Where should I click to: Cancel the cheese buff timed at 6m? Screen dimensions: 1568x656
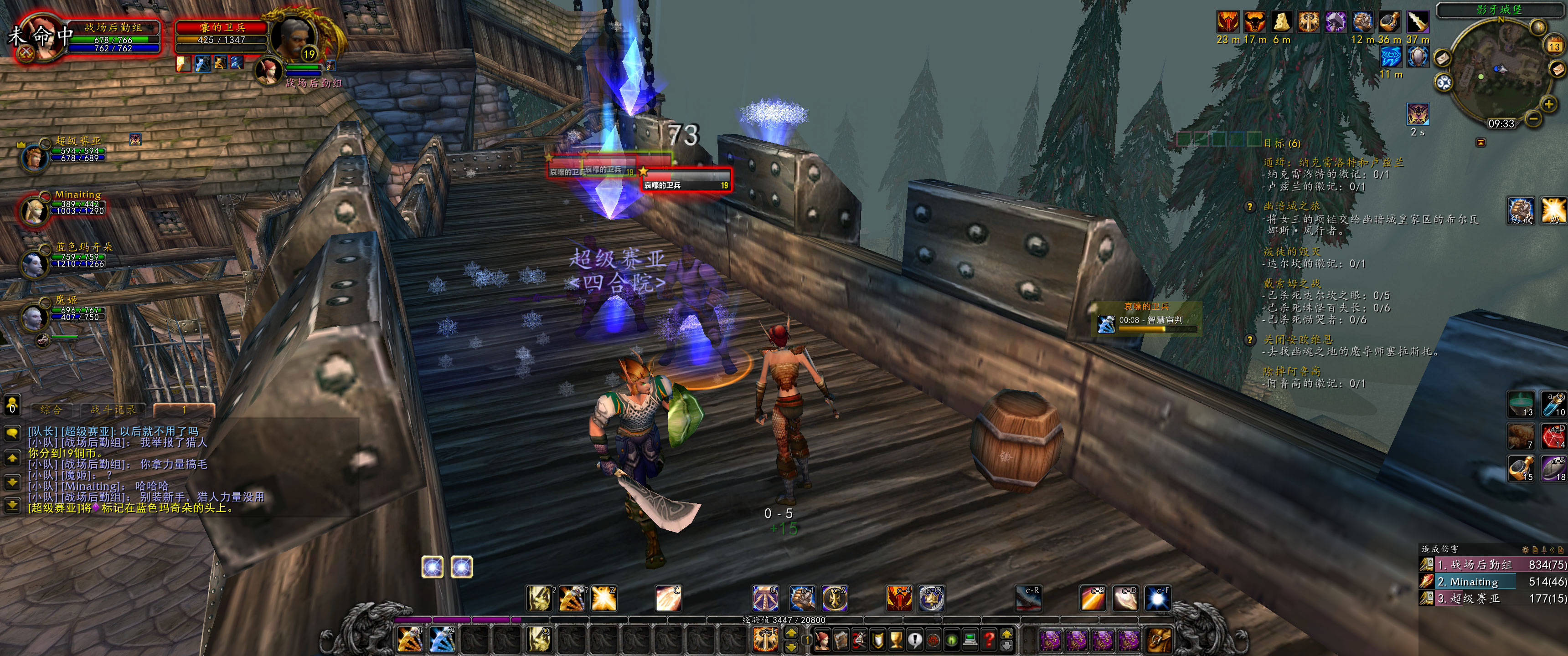click(1282, 22)
